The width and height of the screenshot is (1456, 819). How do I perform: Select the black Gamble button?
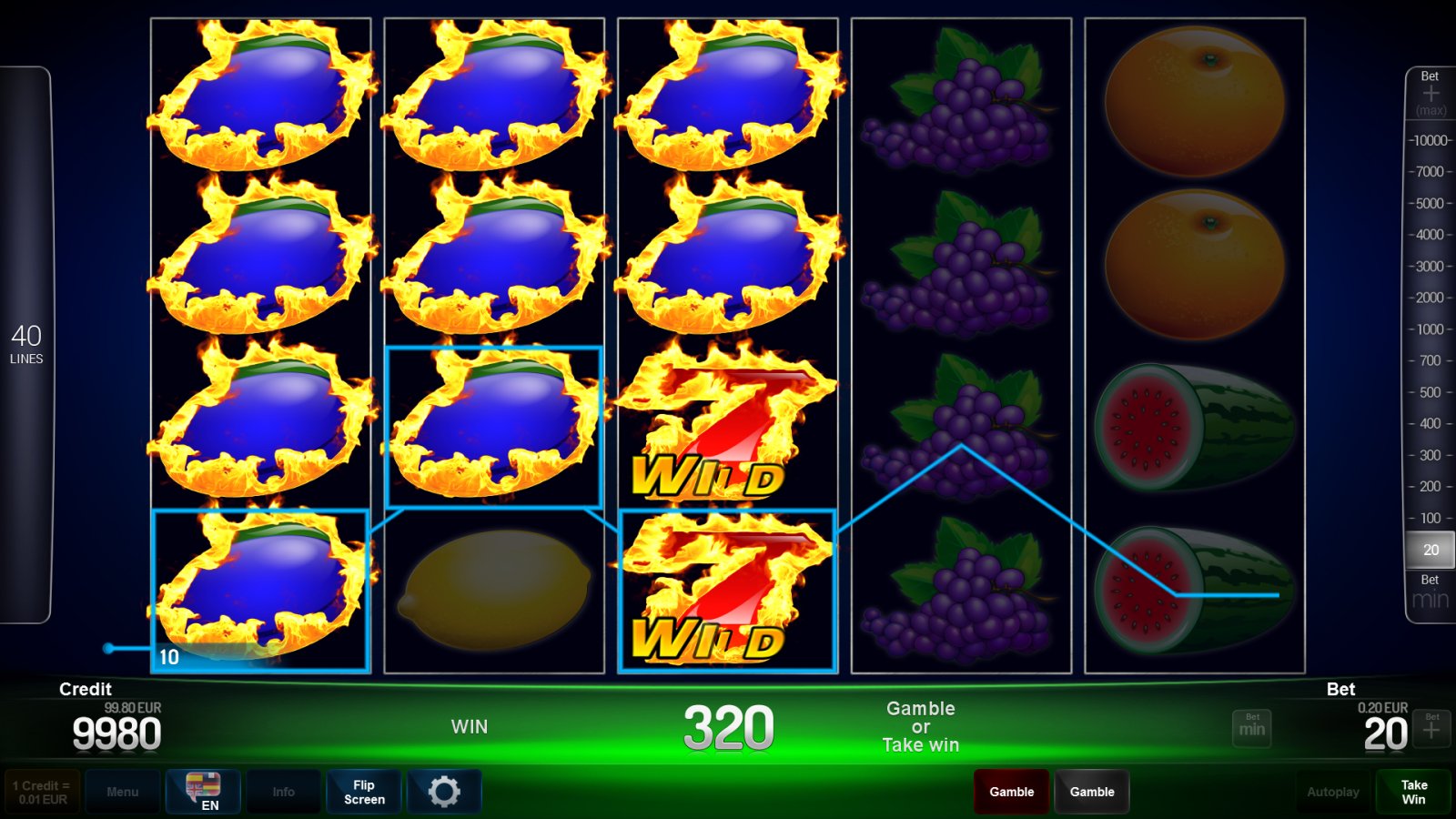tap(1091, 791)
